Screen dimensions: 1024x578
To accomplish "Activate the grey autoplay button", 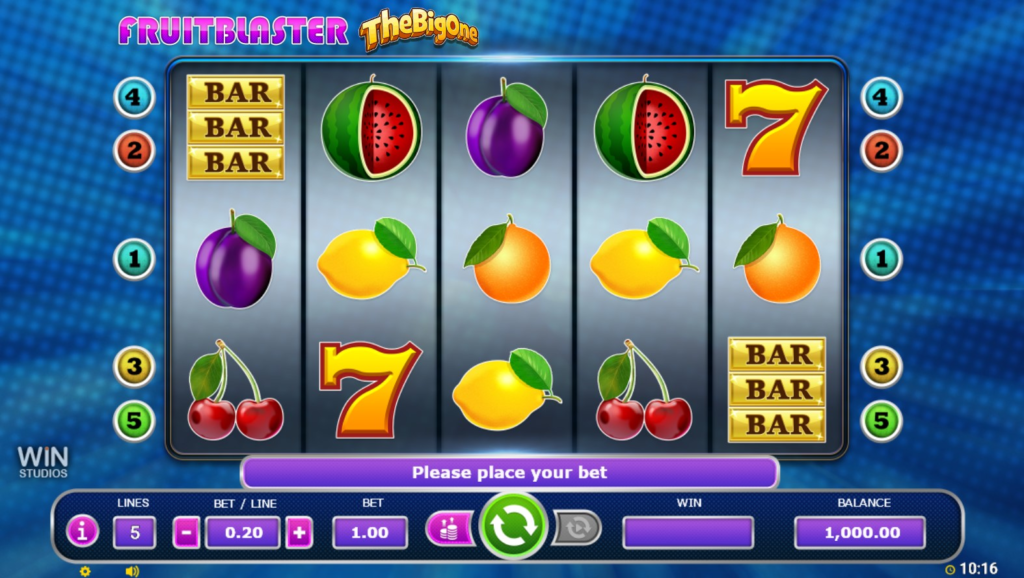I will [577, 528].
